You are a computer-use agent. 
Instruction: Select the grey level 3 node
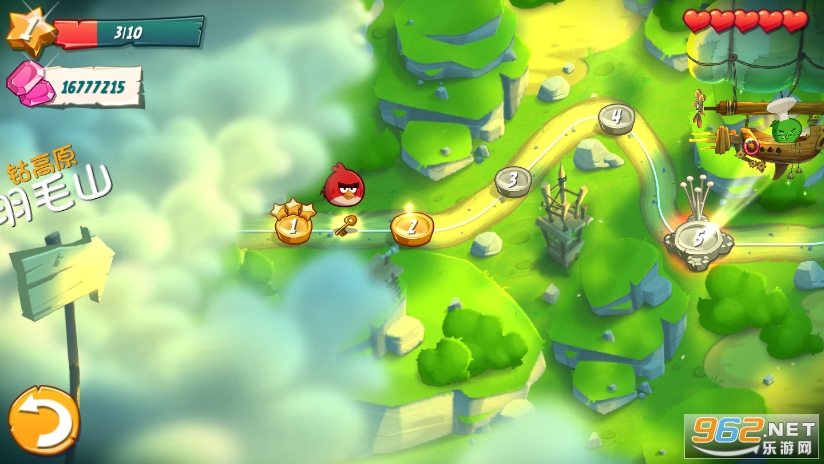513,181
